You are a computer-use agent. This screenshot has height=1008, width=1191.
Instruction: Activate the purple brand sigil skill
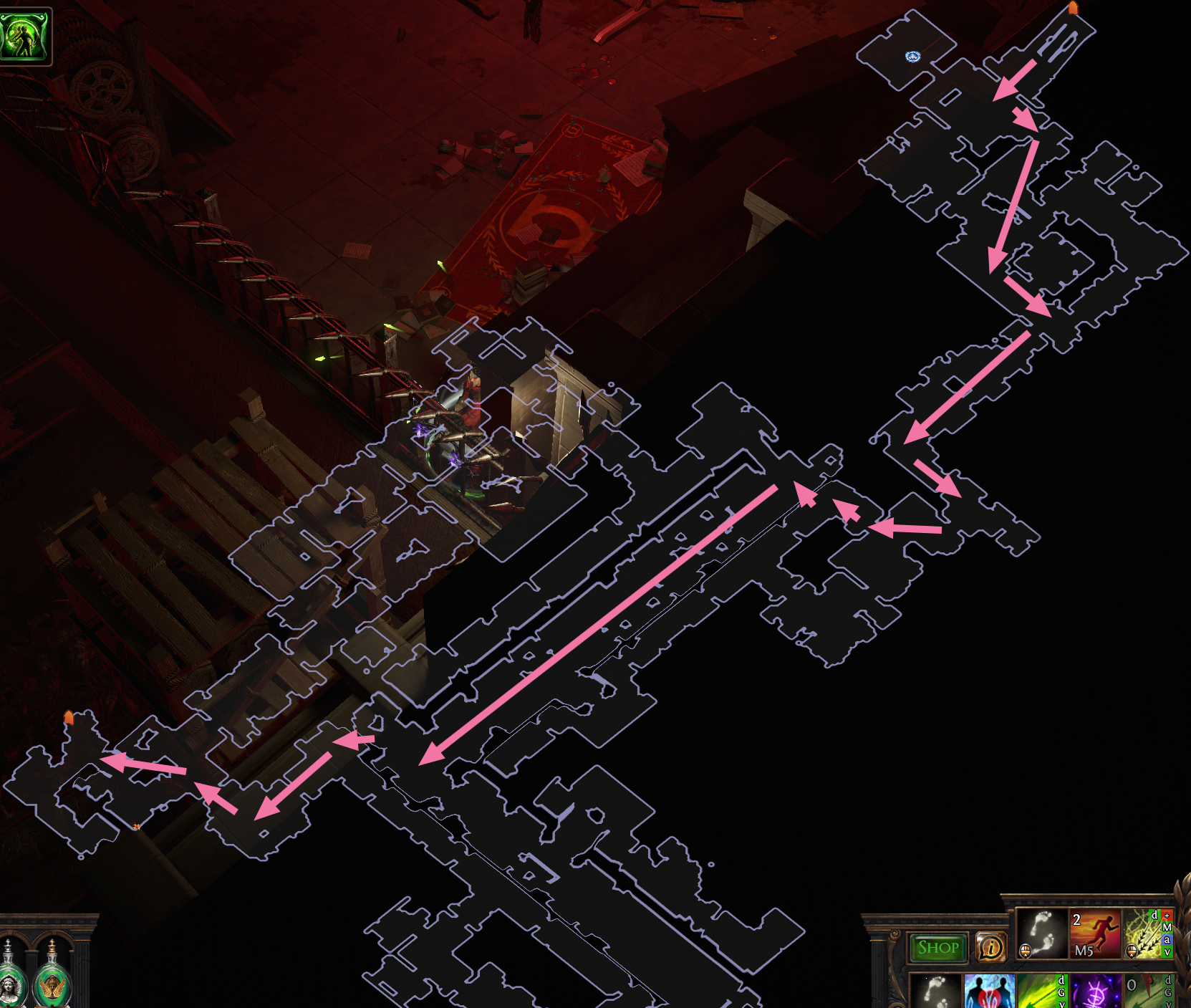pos(1095,992)
